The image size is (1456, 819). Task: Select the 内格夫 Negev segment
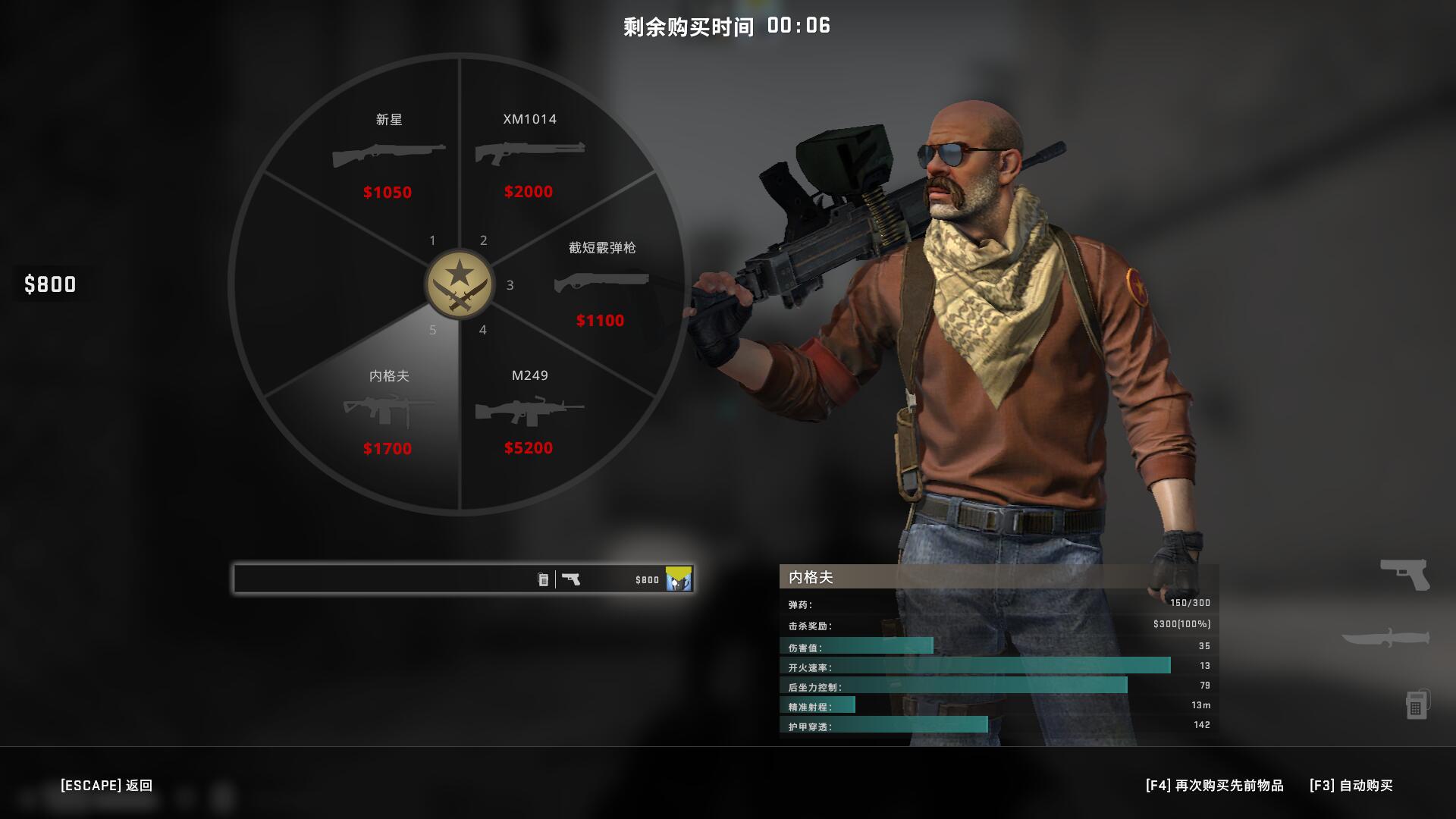pyautogui.click(x=388, y=413)
